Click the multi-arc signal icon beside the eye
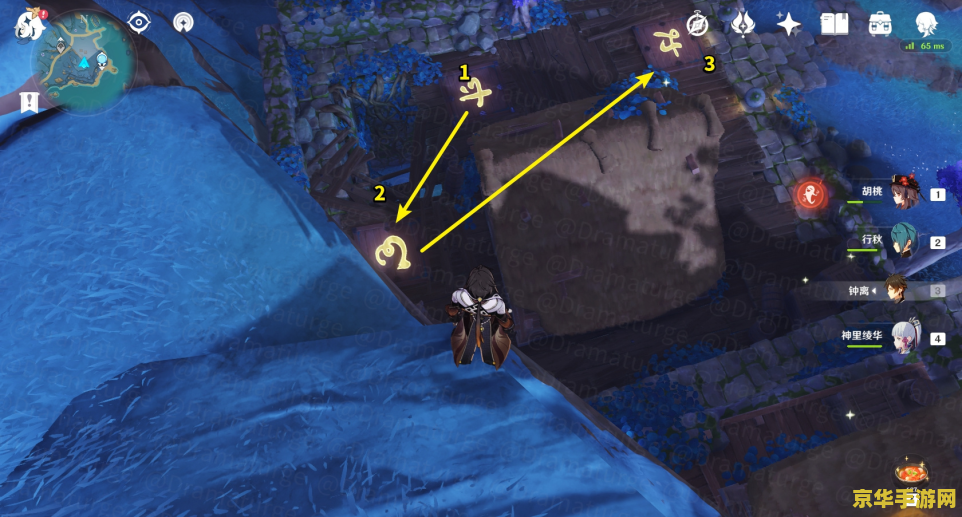 (x=183, y=23)
